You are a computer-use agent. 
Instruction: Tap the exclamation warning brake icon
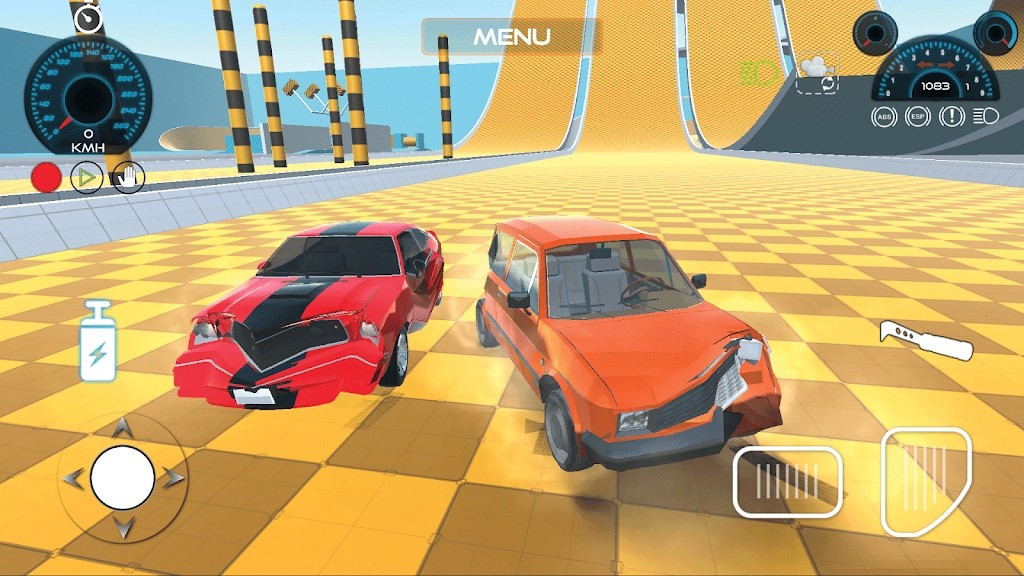(951, 117)
